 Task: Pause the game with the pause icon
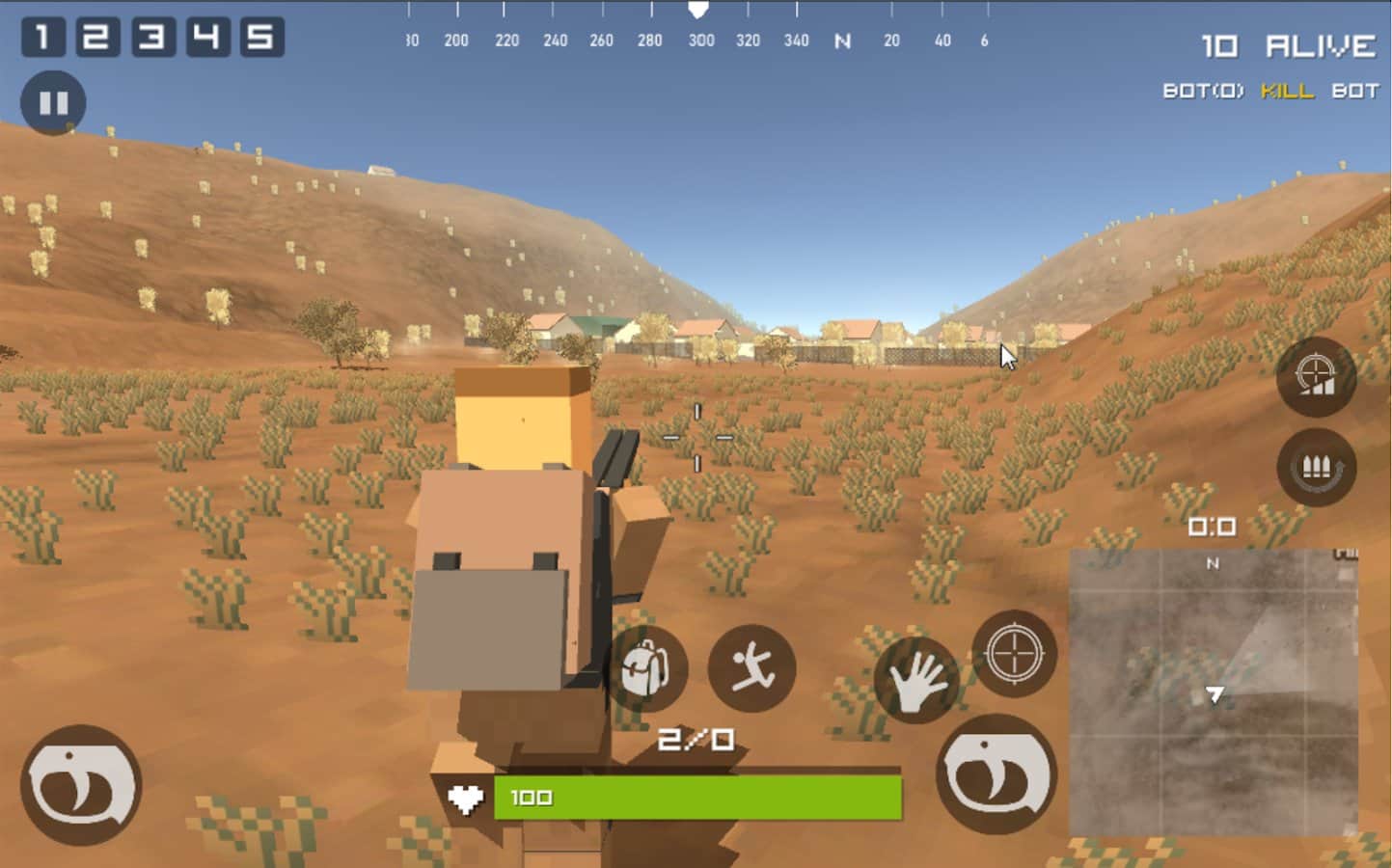[x=53, y=101]
